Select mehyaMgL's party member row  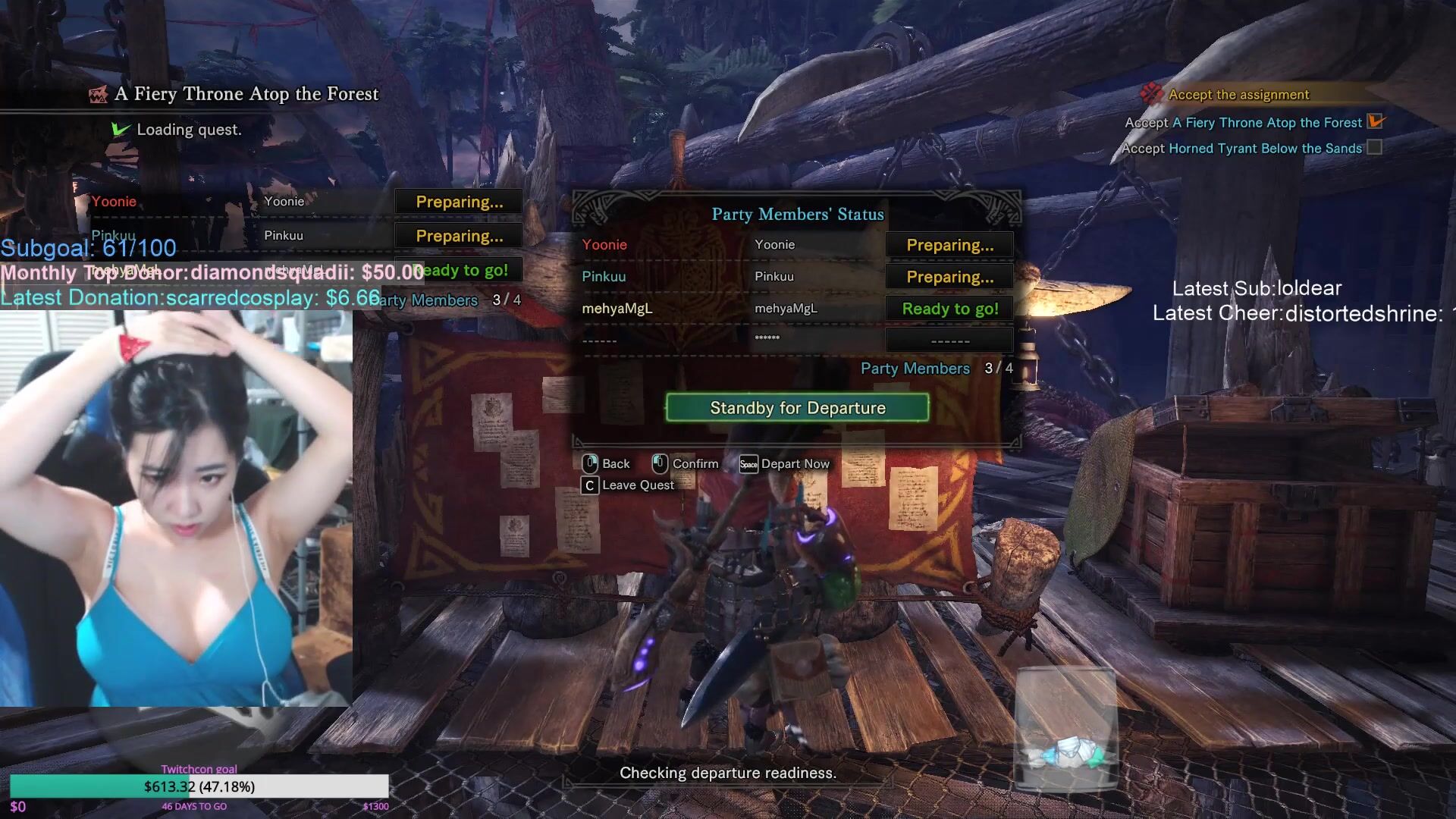point(728,309)
